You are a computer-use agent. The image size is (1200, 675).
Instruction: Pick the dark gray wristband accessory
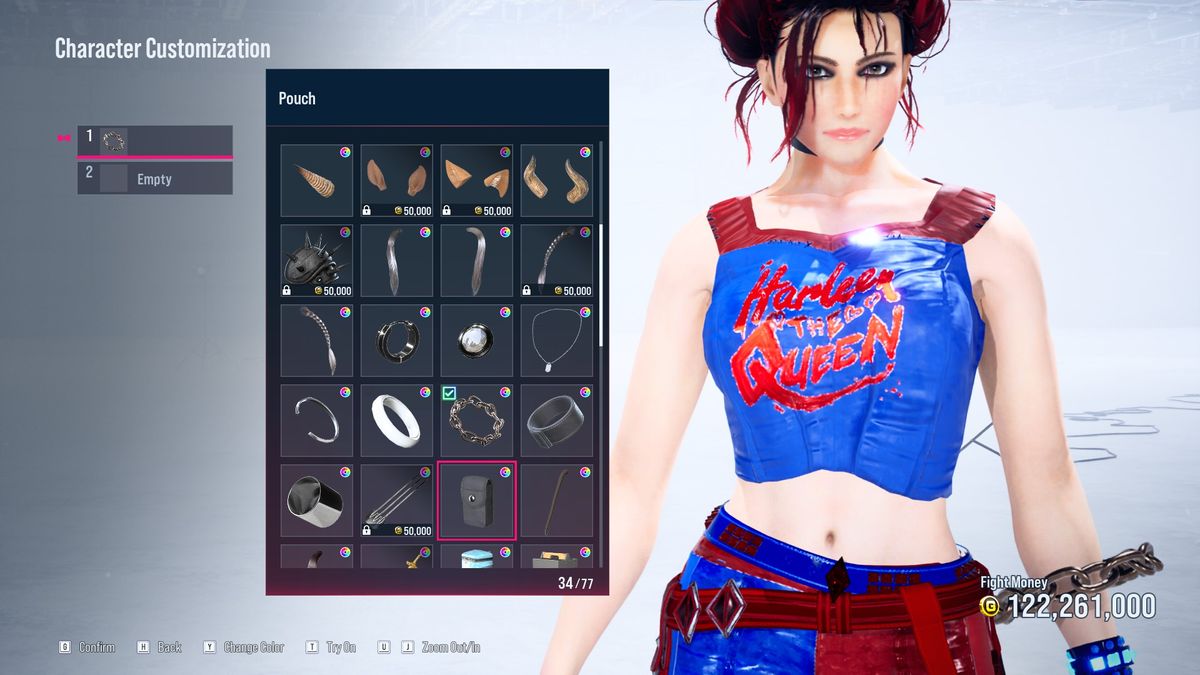[x=556, y=420]
